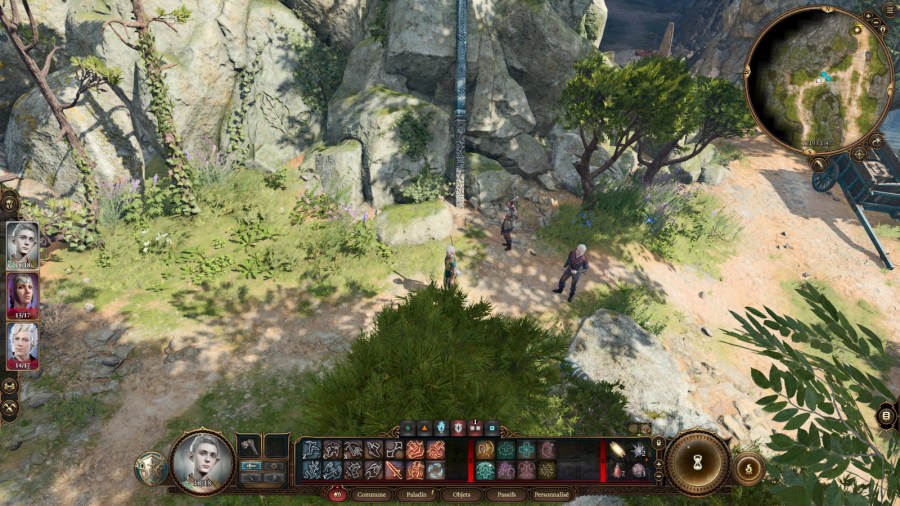Image resolution: width=900 pixels, height=506 pixels.
Task: Select the Passifs tab
Action: [x=505, y=494]
